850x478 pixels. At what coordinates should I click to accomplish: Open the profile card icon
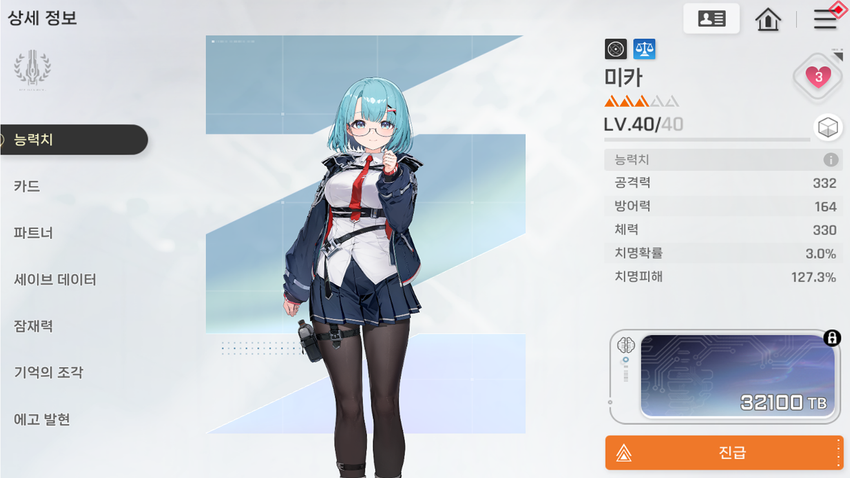(x=711, y=19)
